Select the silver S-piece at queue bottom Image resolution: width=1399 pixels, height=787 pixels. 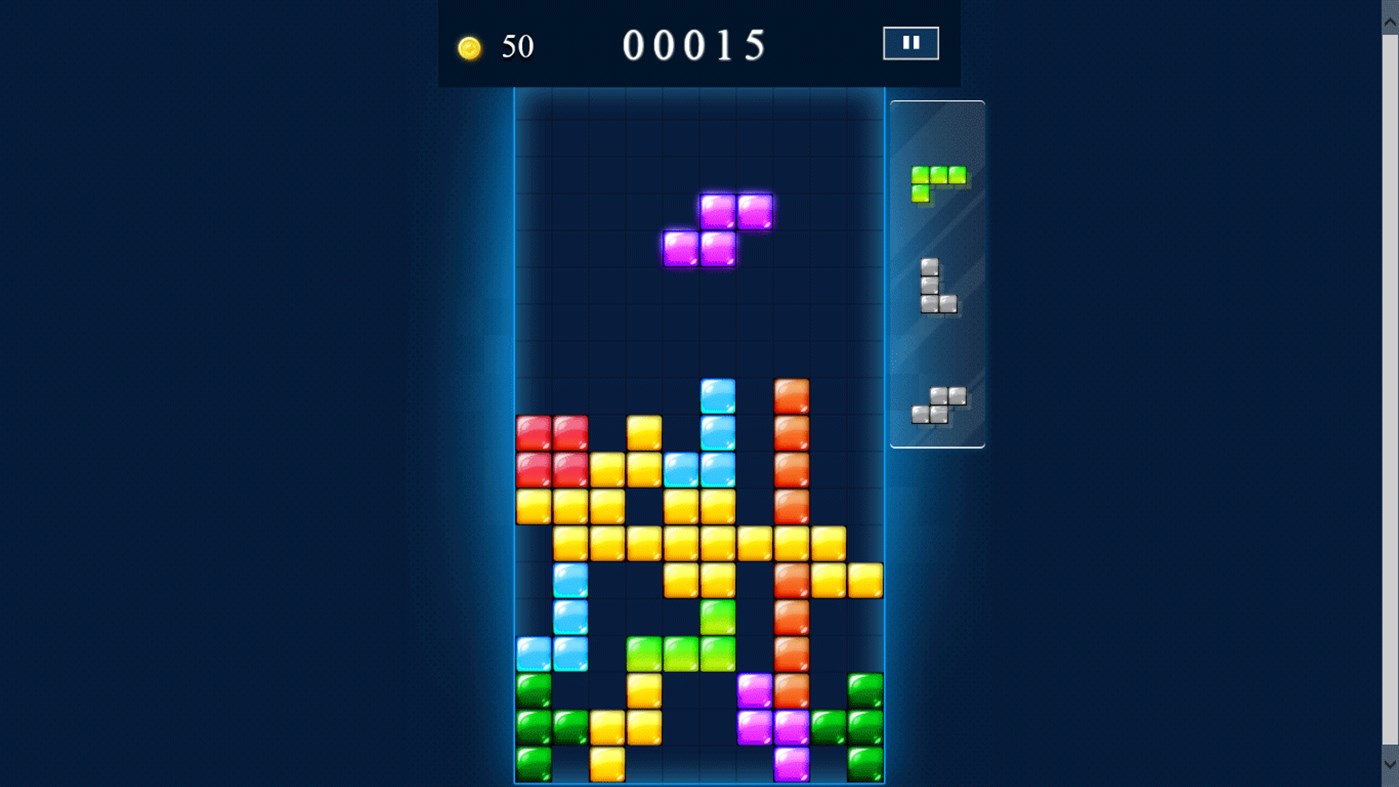pyautogui.click(x=938, y=402)
